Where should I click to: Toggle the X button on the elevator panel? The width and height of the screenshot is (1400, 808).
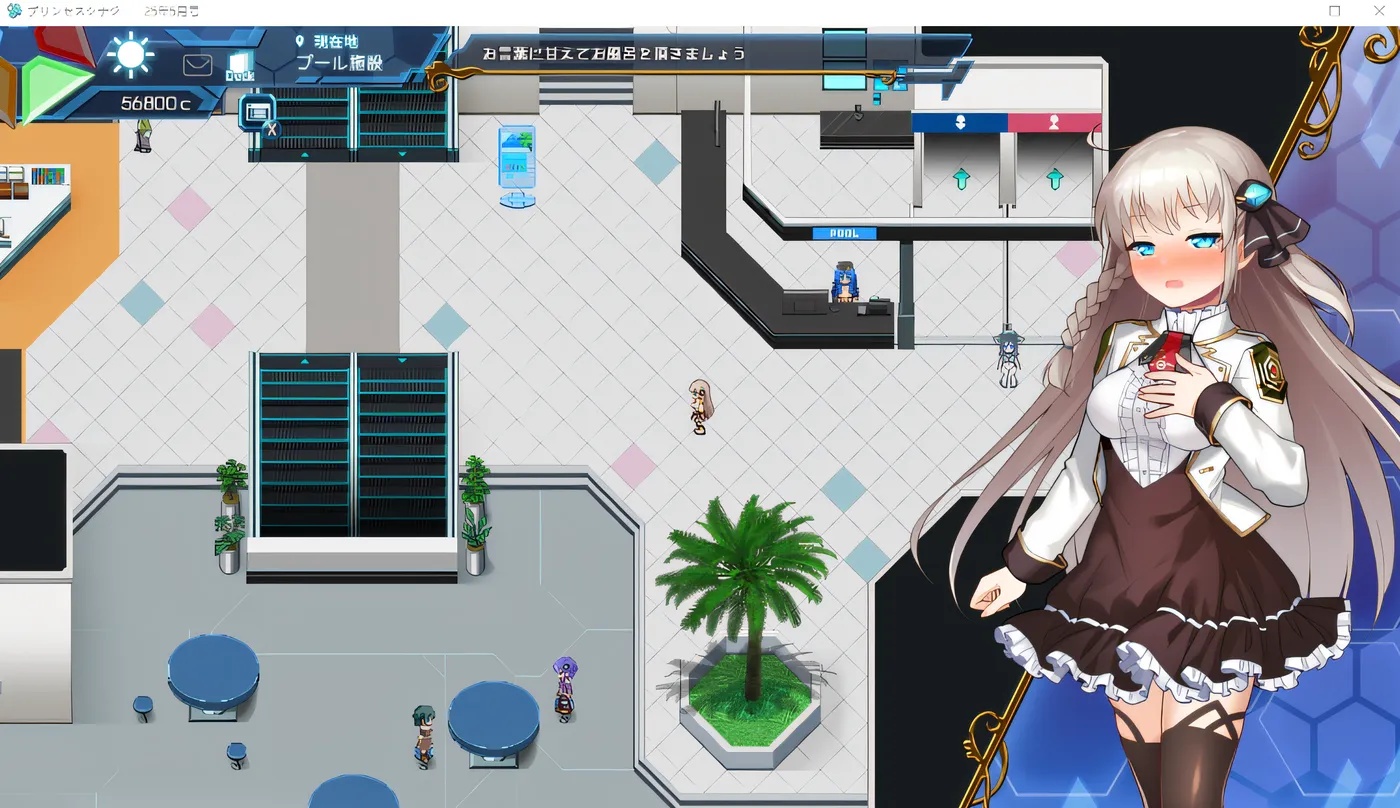[272, 128]
